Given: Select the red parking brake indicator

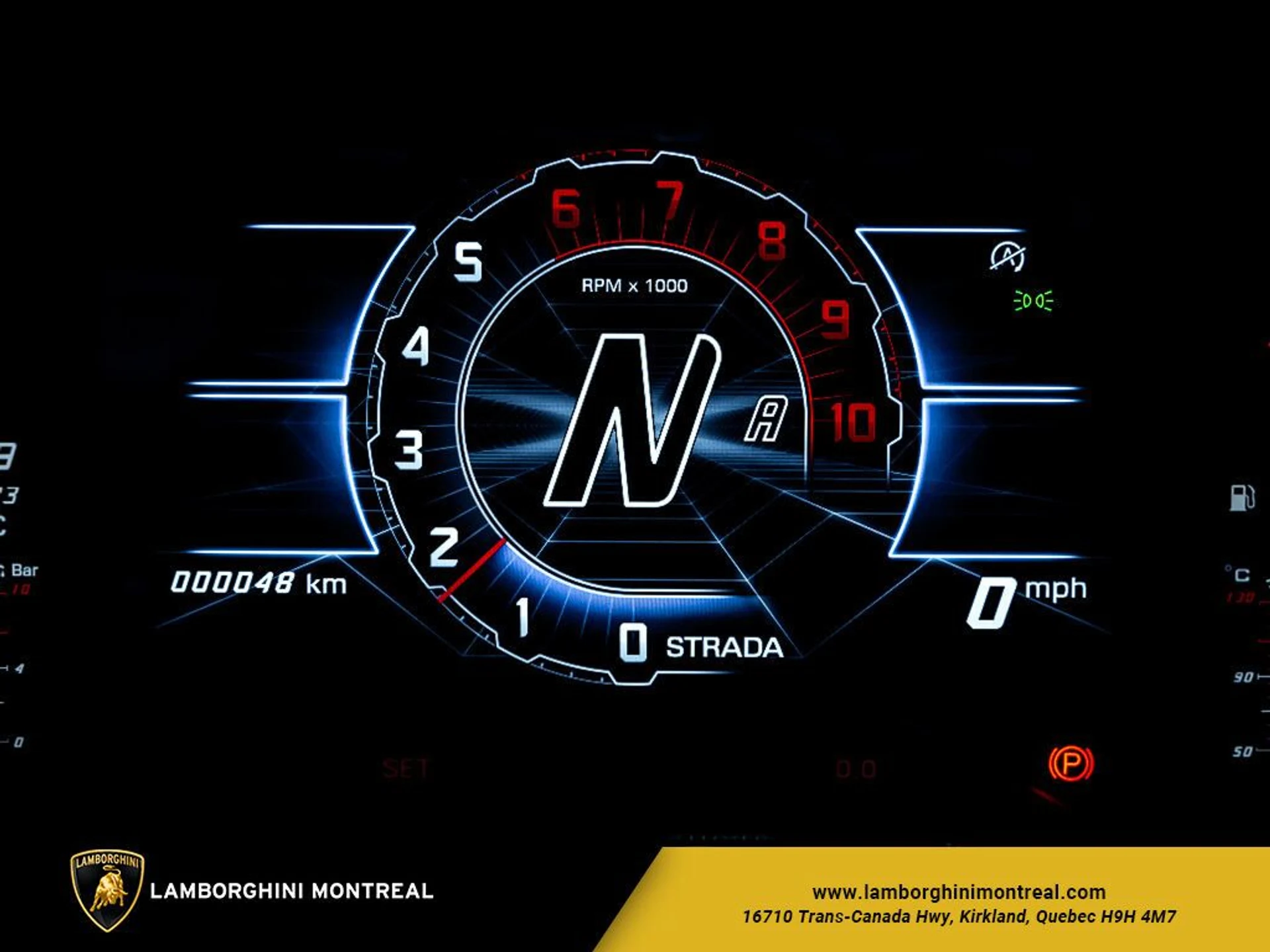Looking at the screenshot, I should click(1071, 764).
